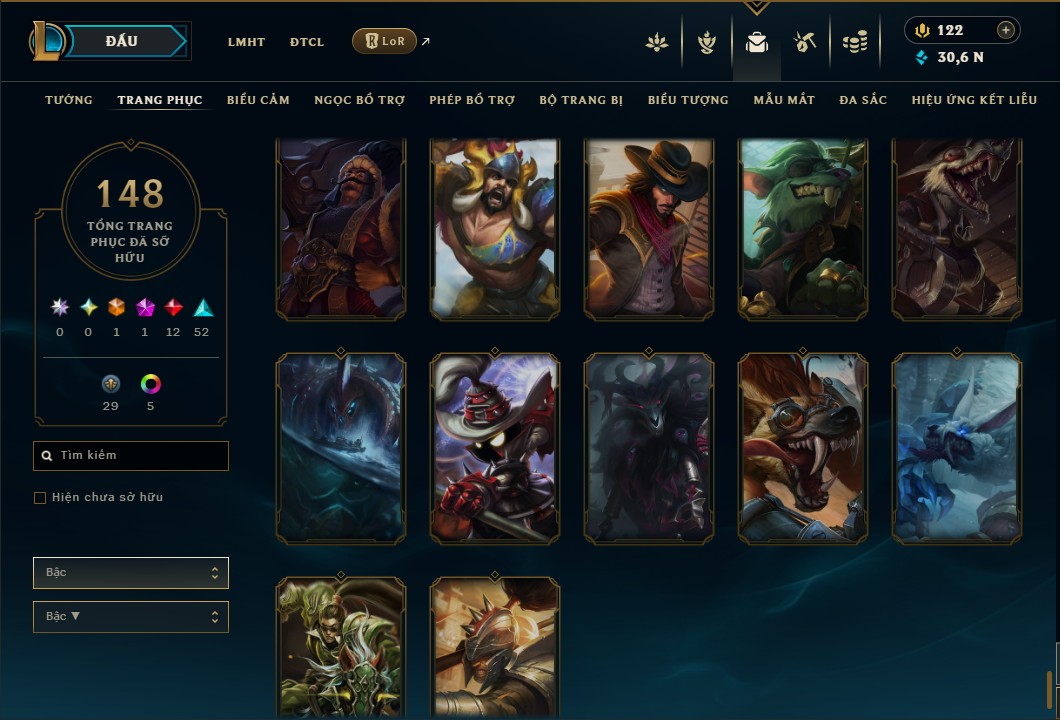Switch to the BIỂU CẢM tab
Screen dimensions: 1060x720
click(258, 100)
